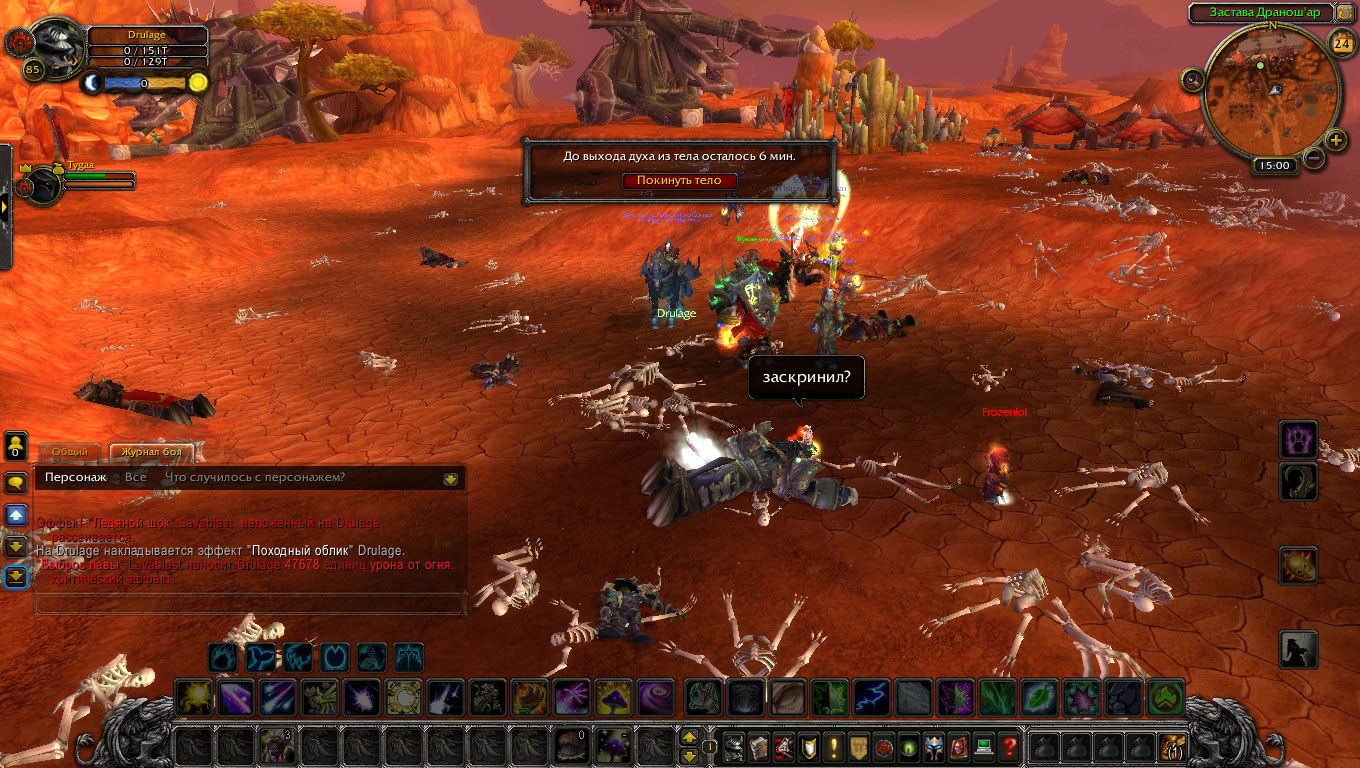This screenshot has width=1360, height=768.
Task: Open the red question mark help button
Action: [1009, 746]
